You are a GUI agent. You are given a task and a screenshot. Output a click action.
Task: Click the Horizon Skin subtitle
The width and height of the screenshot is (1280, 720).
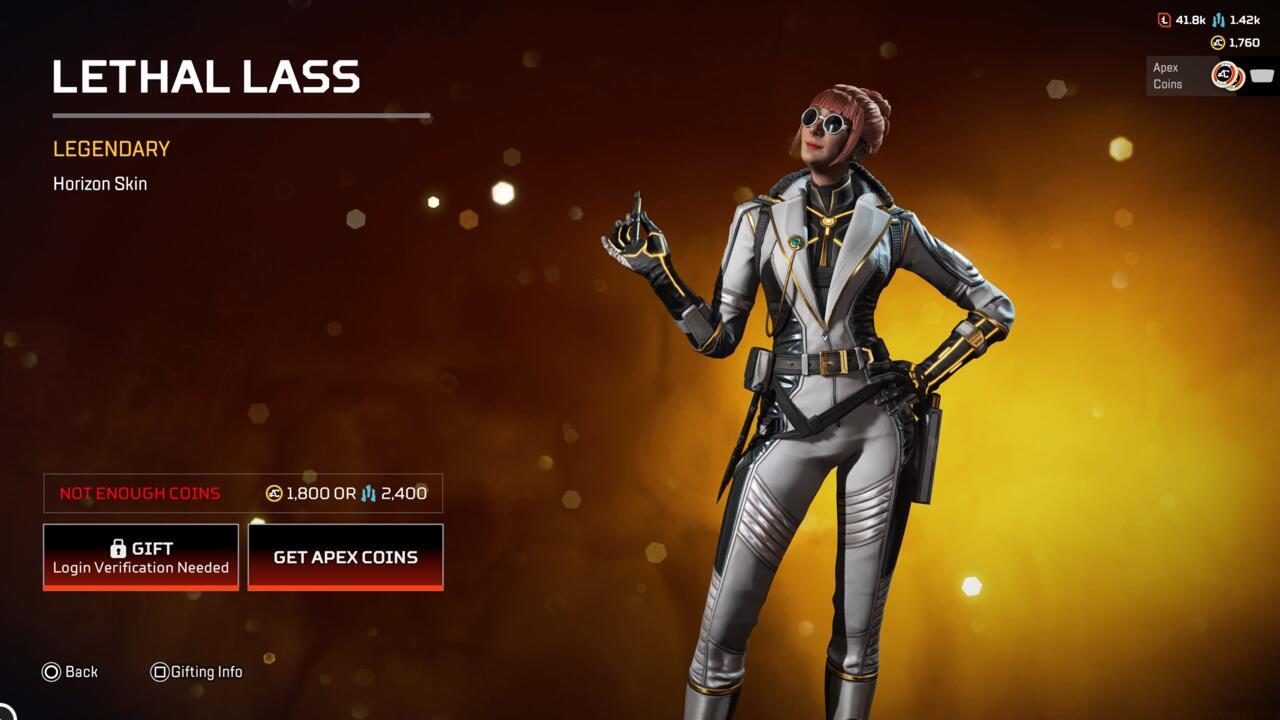(x=99, y=183)
